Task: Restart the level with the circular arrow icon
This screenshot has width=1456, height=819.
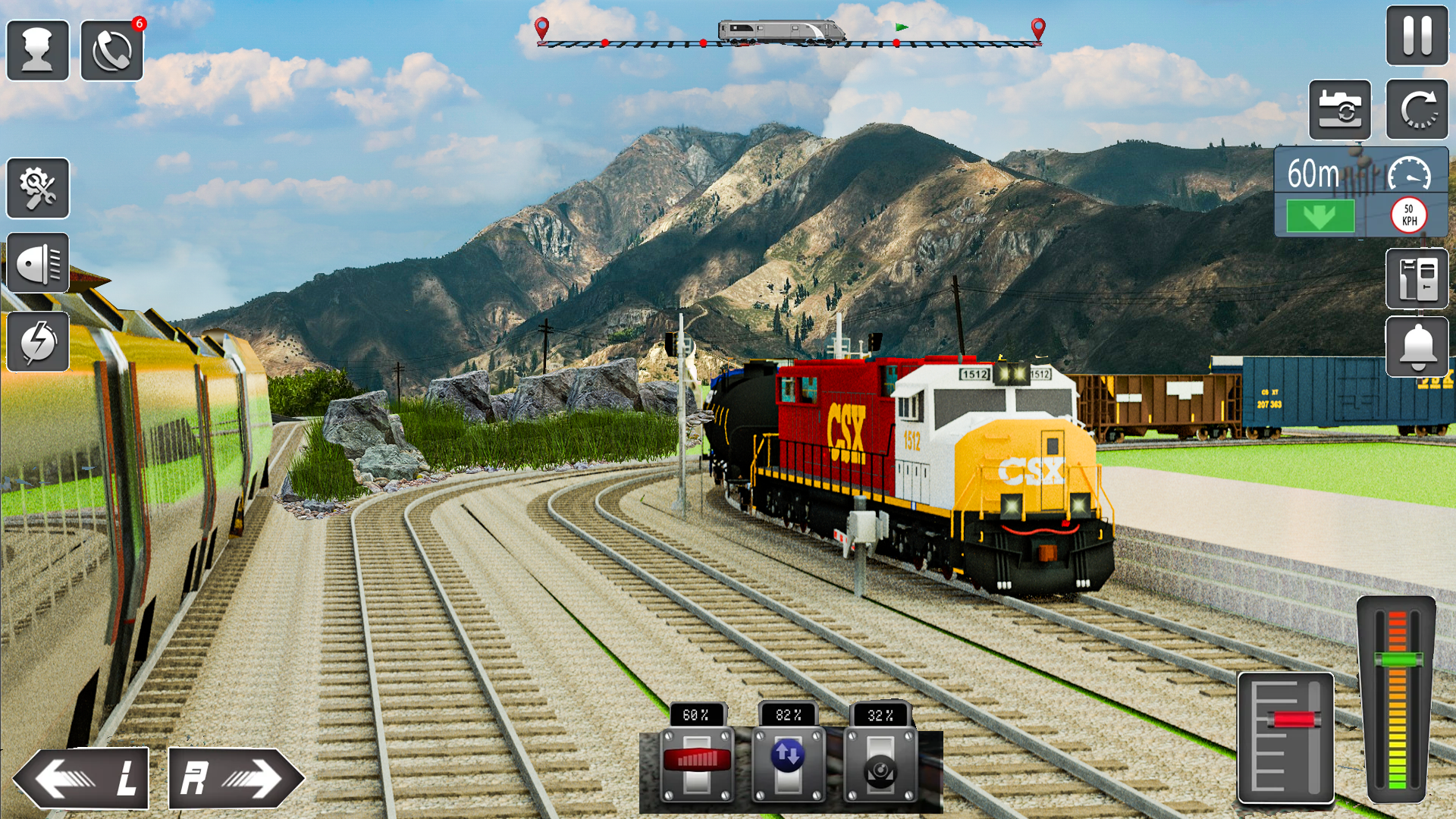Action: pyautogui.click(x=1417, y=108)
